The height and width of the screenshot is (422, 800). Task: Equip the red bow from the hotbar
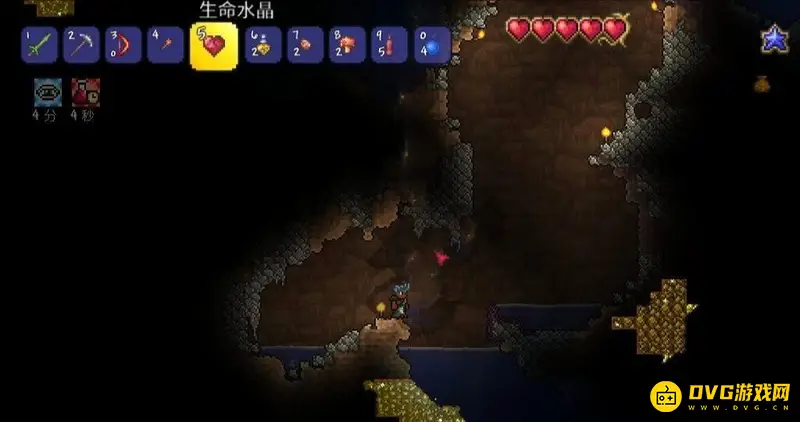point(123,45)
